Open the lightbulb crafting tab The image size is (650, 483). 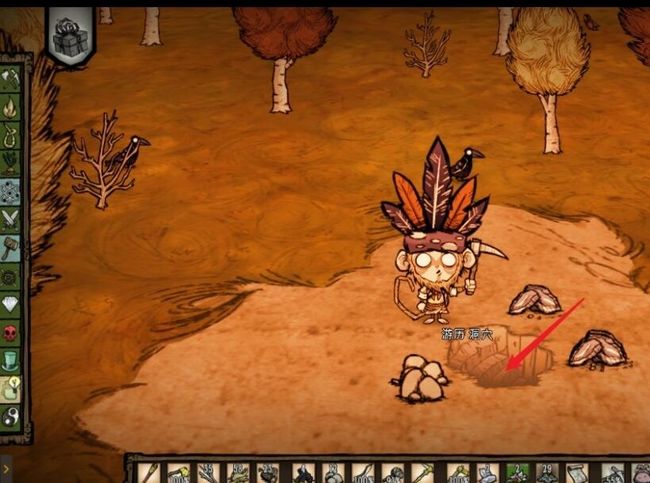[13, 386]
